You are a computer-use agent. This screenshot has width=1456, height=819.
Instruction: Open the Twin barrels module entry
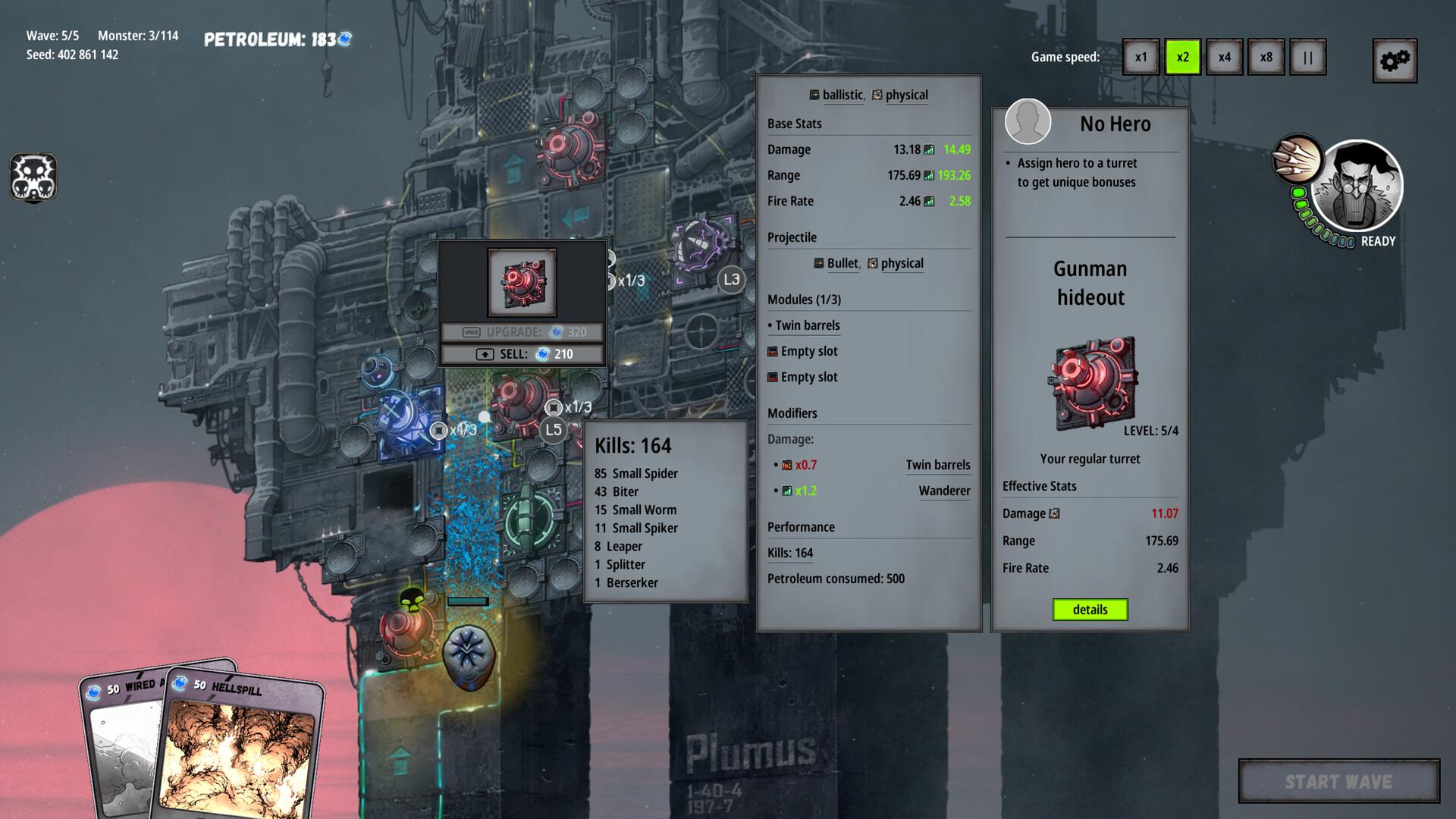[807, 325]
